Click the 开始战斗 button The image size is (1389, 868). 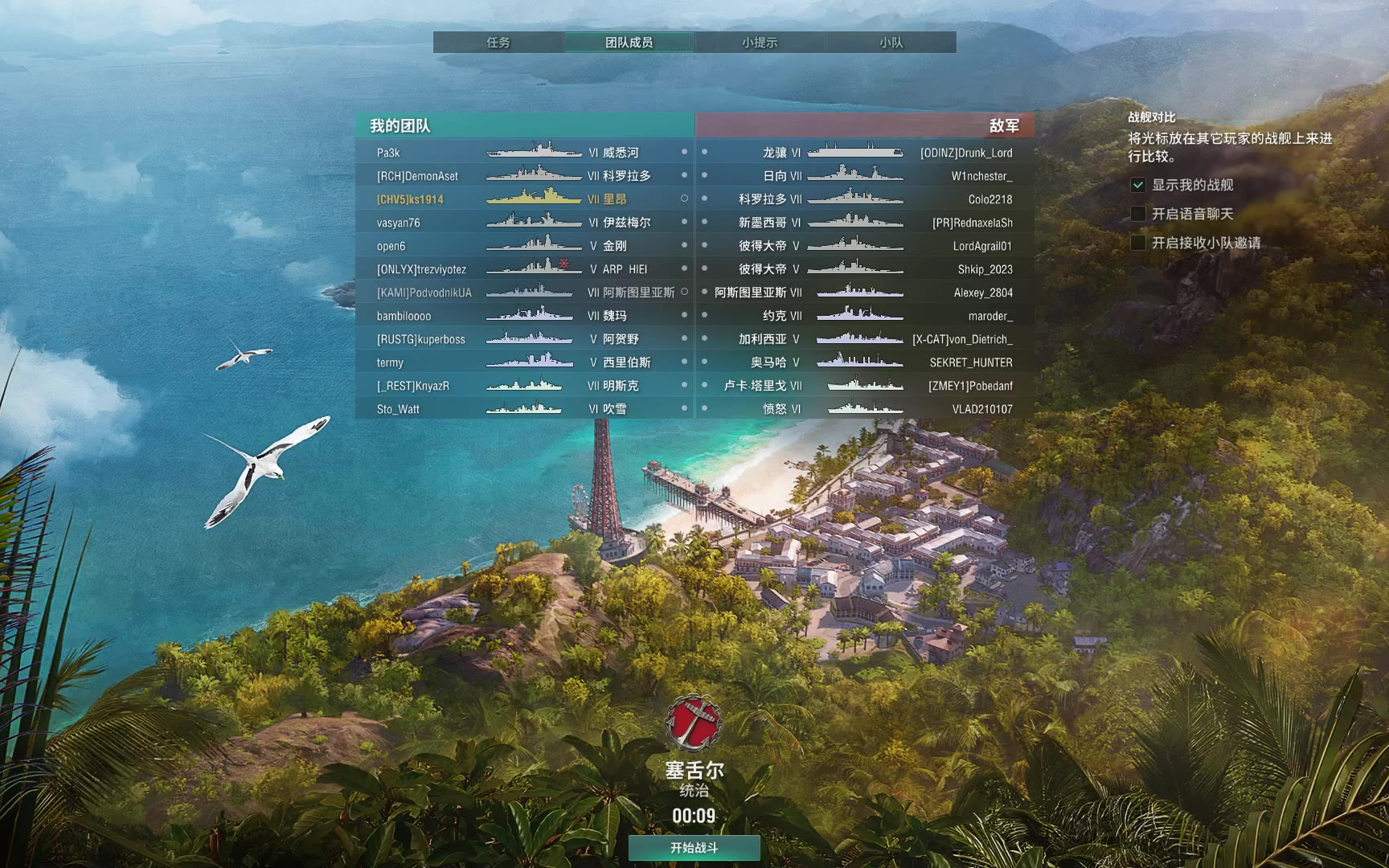tap(694, 847)
